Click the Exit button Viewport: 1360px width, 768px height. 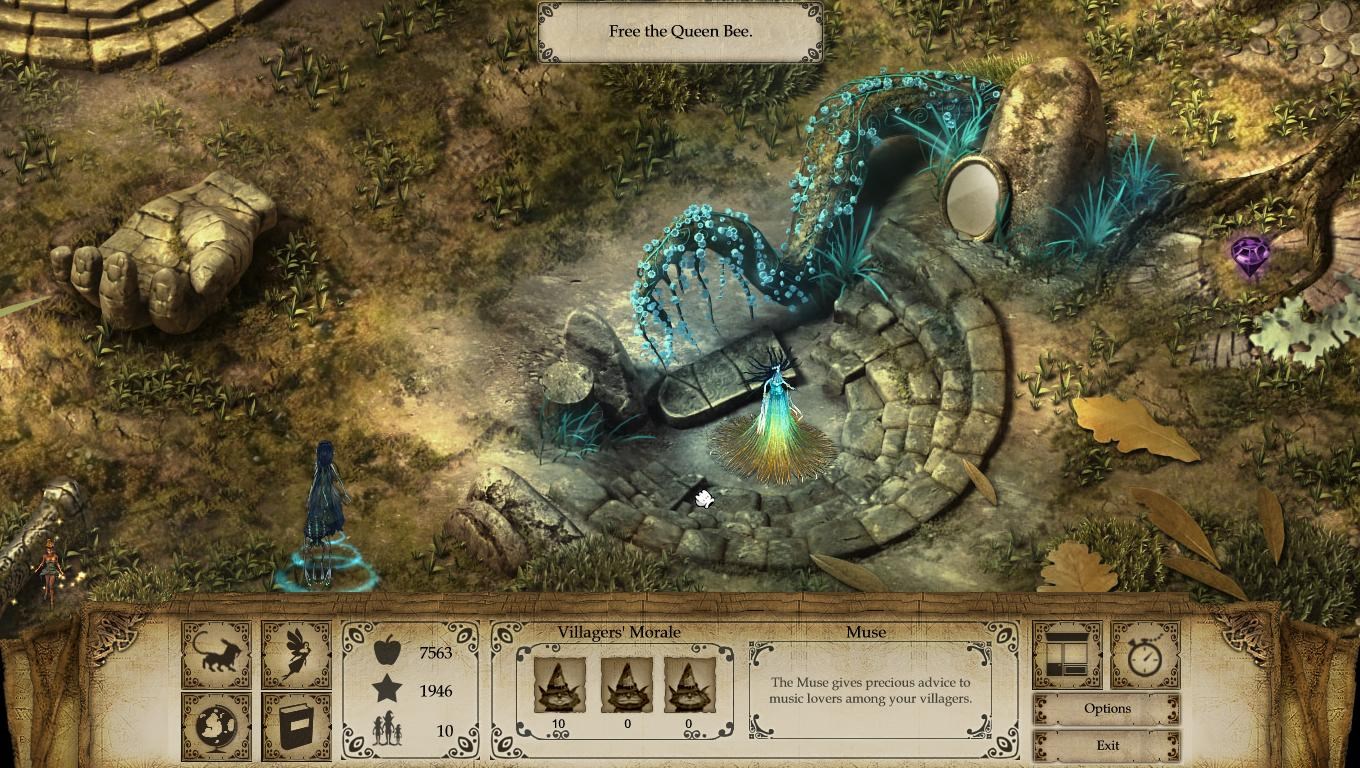click(1107, 745)
